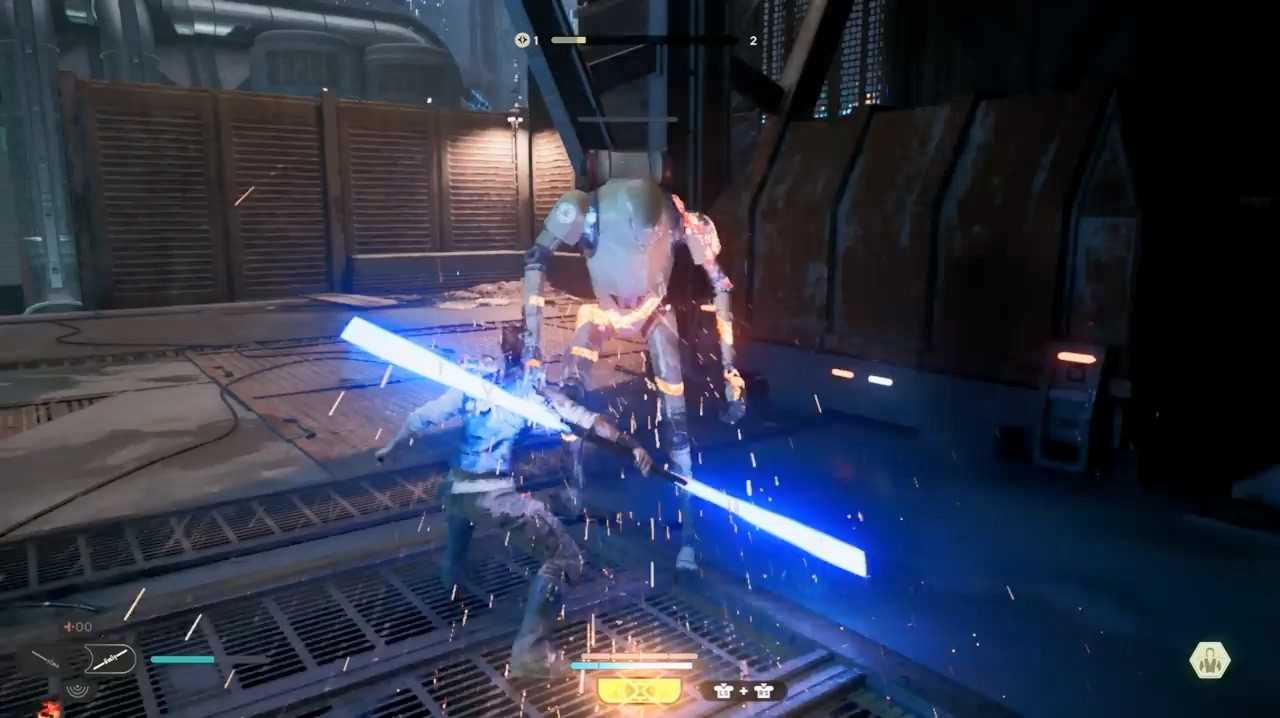Switch to the double-bladed lightsaber stance
Image resolution: width=1280 pixels, height=718 pixels.
click(108, 658)
